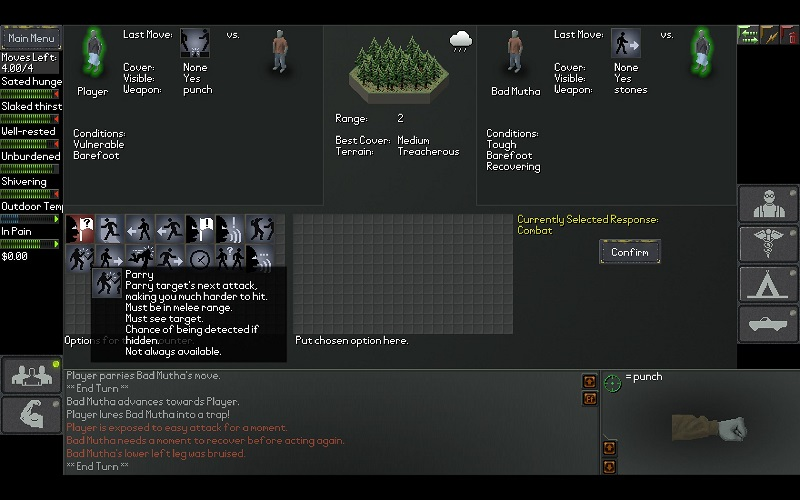Pick the stopwatch wait option
This screenshot has width=800, height=500.
tap(199, 258)
